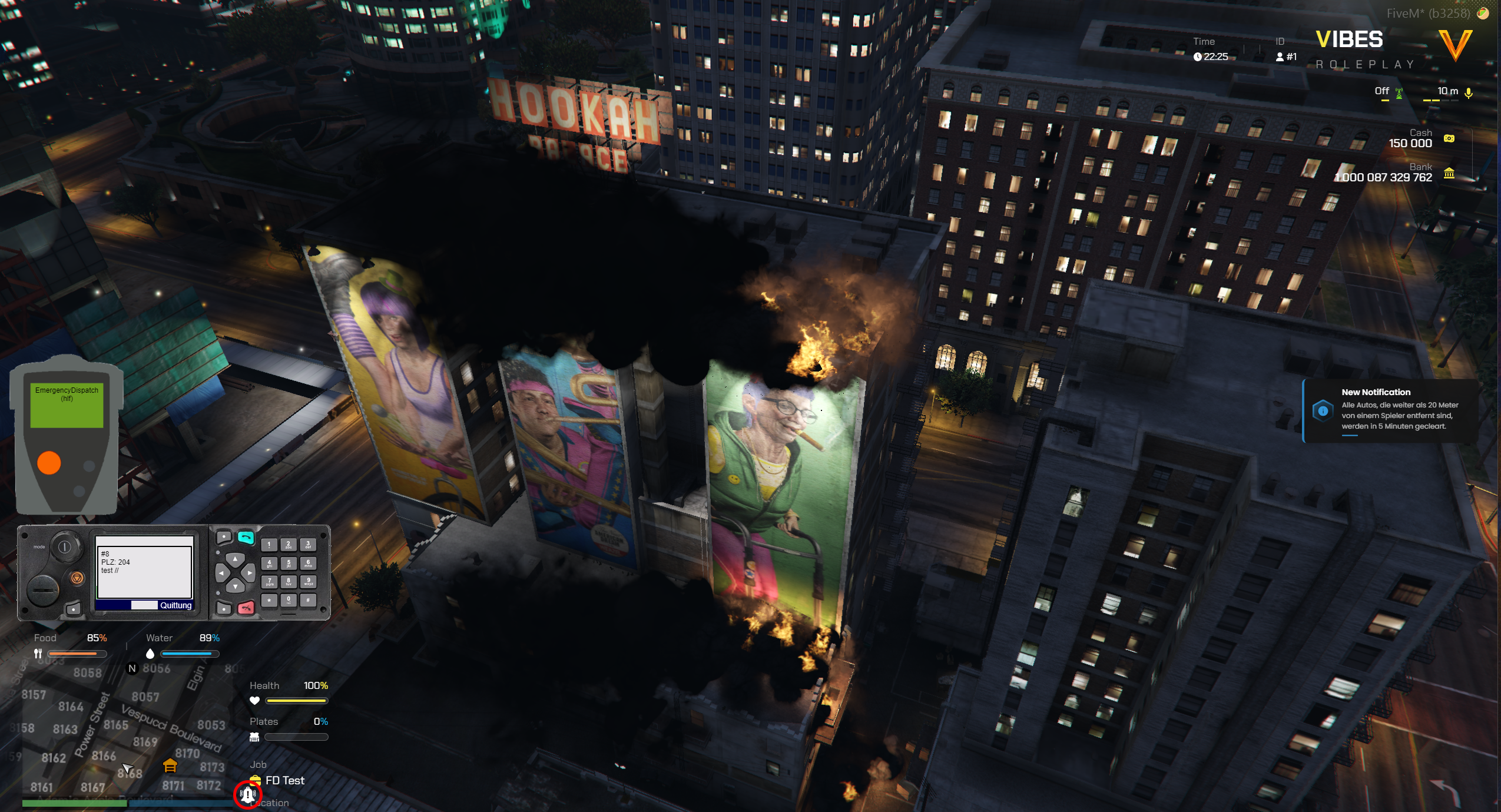
Task: Turn the radio's mode power knob
Action: click(64, 547)
